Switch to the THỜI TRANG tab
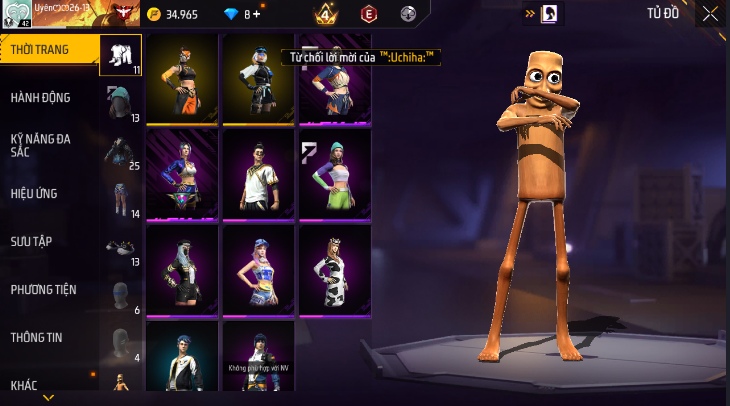The height and width of the screenshot is (406, 730). pyautogui.click(x=48, y=49)
